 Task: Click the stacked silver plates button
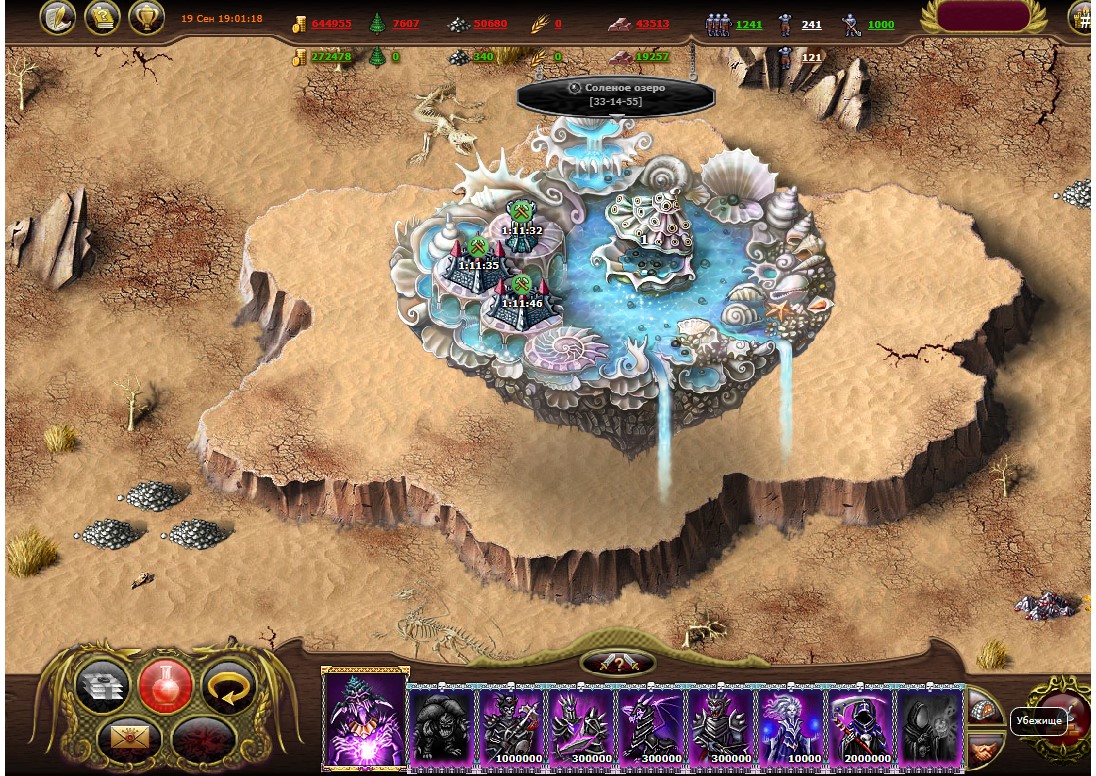pos(103,688)
